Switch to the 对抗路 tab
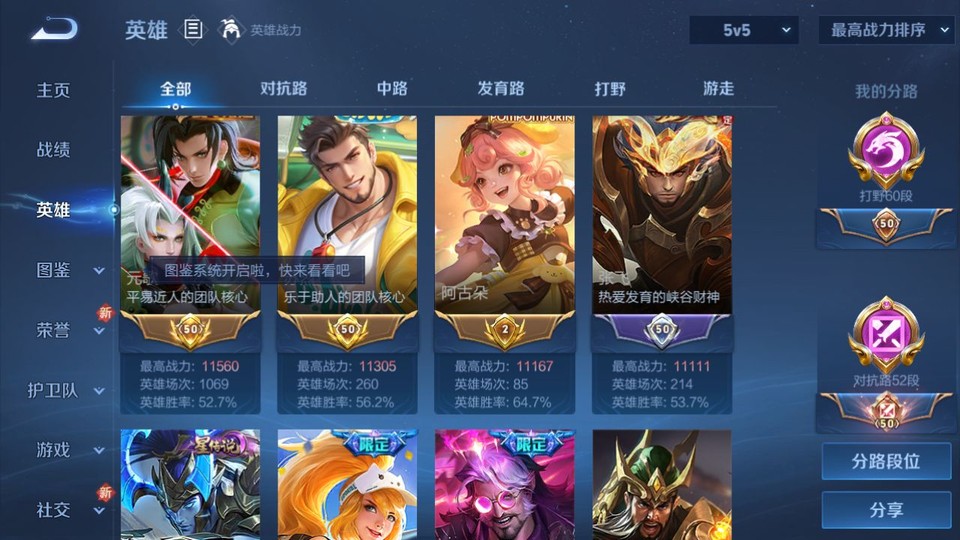 coord(283,88)
